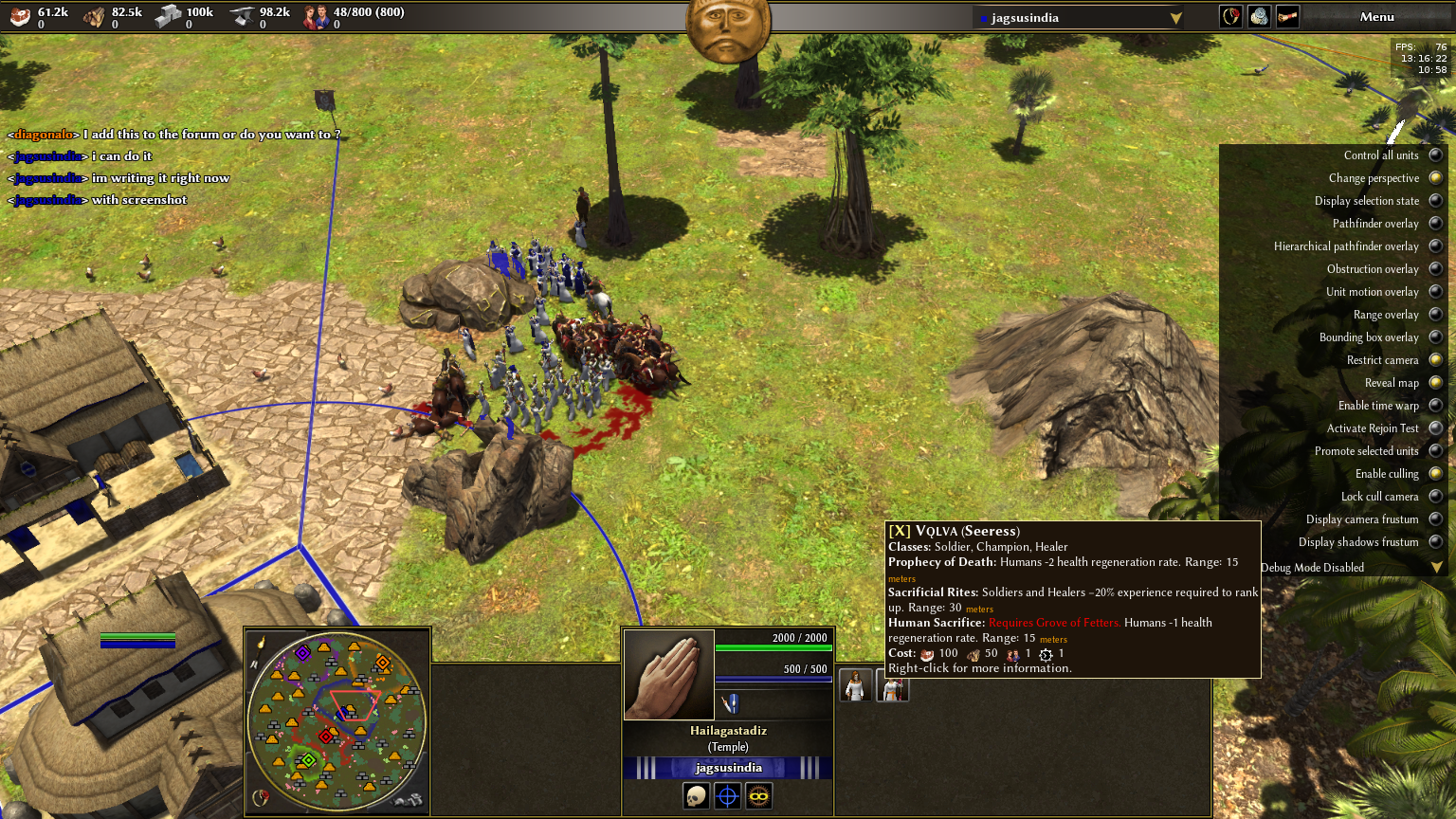This screenshot has width=1456, height=819.
Task: Select the blue crosshair rally point command
Action: tap(727, 796)
